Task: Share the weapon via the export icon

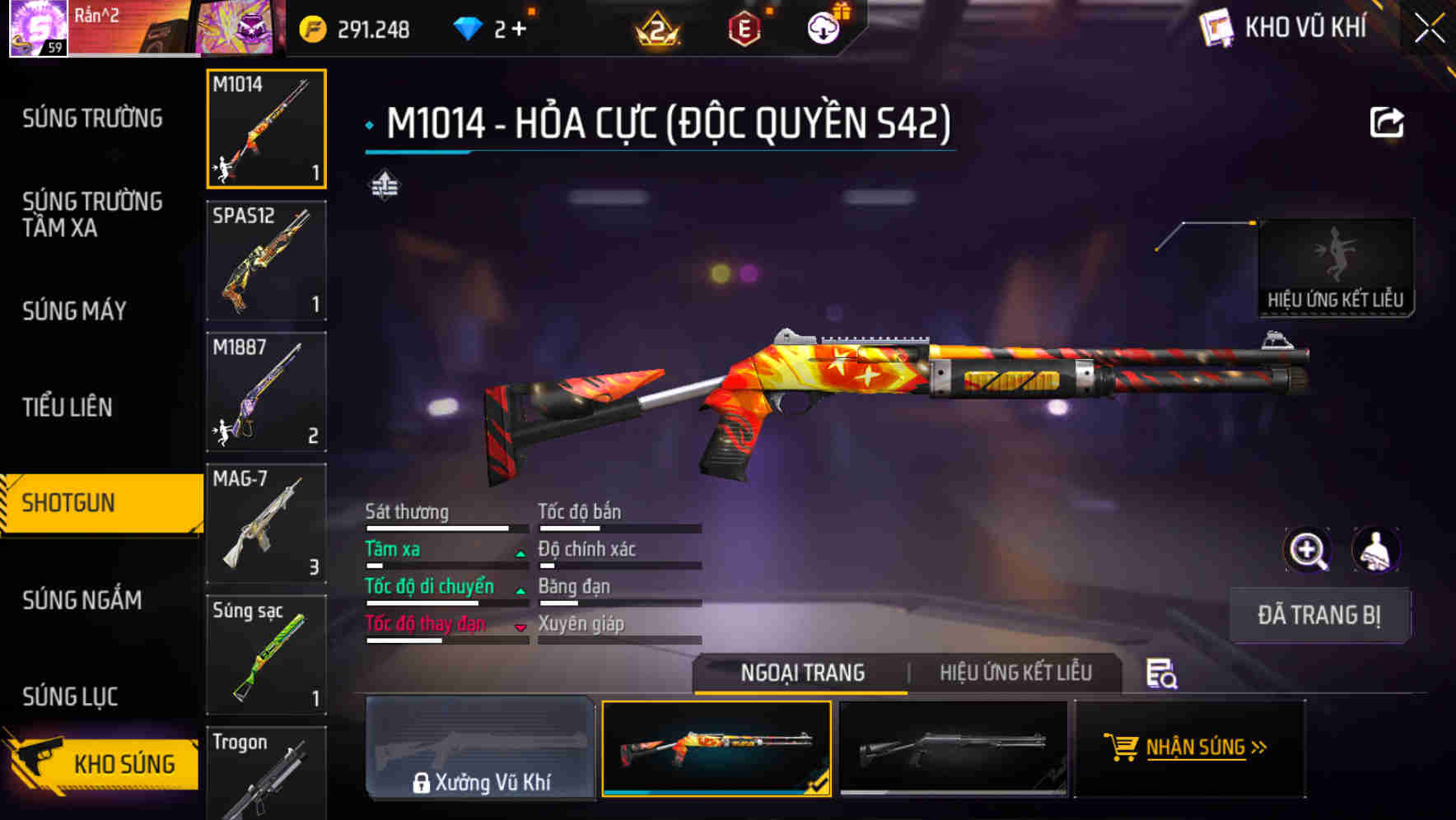Action: pos(1388,122)
